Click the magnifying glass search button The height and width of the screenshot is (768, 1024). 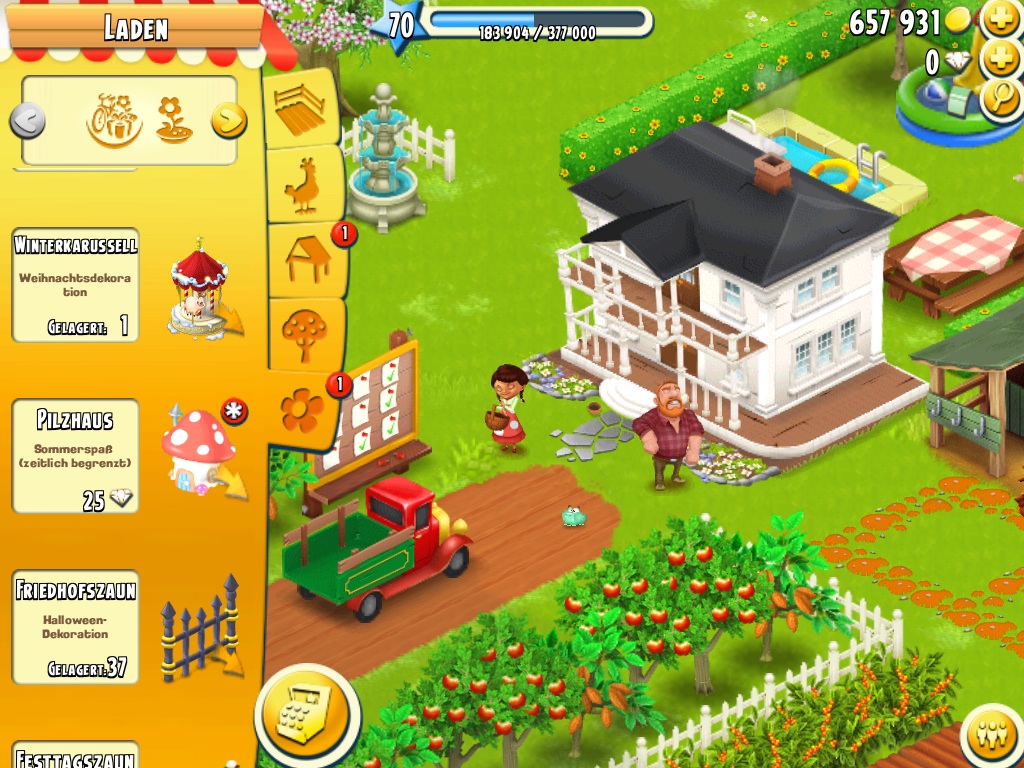[x=999, y=98]
